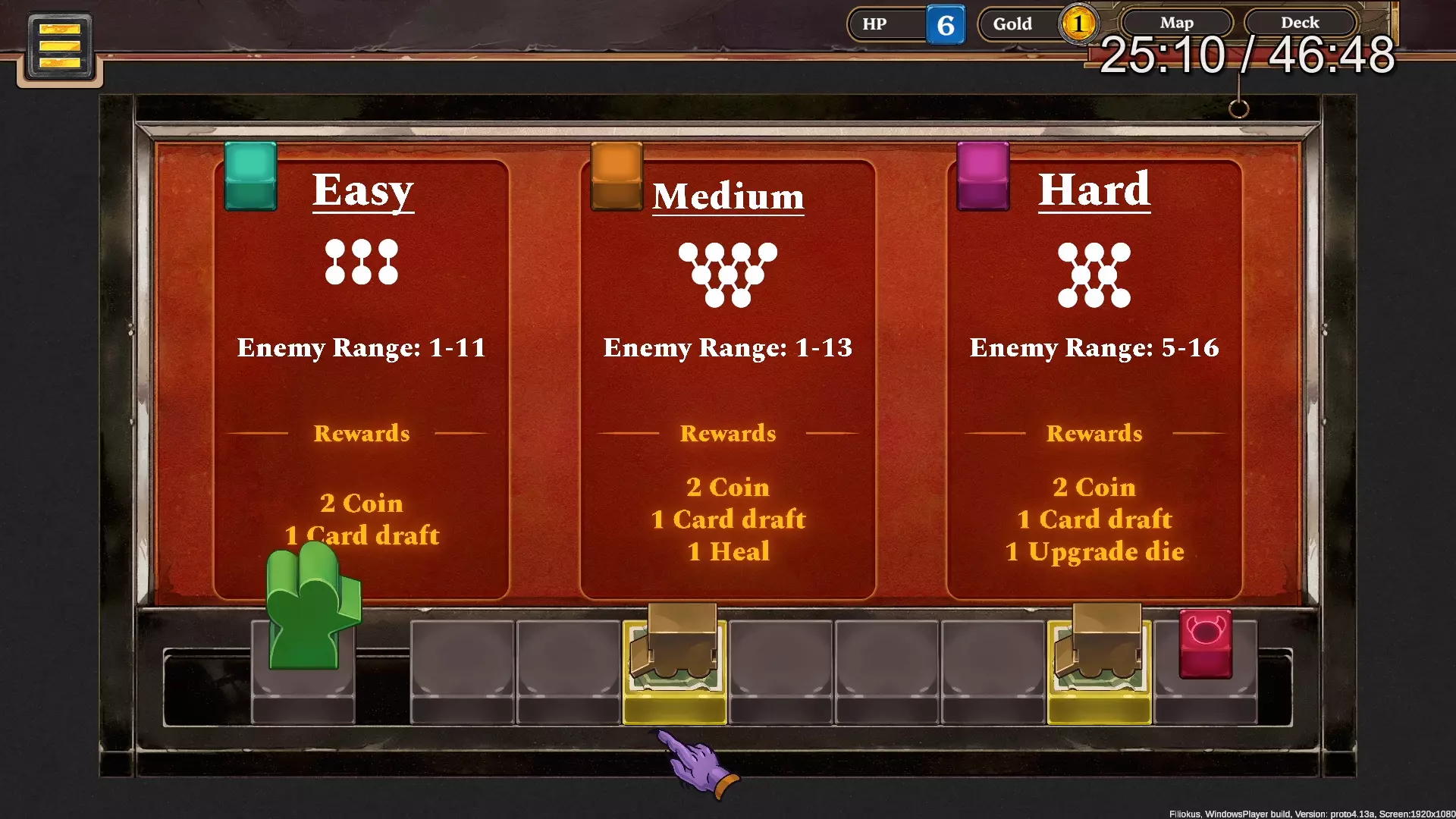Viewport: 1456px width, 819px height.
Task: Select the Medium difficulty card
Action: tap(727, 379)
